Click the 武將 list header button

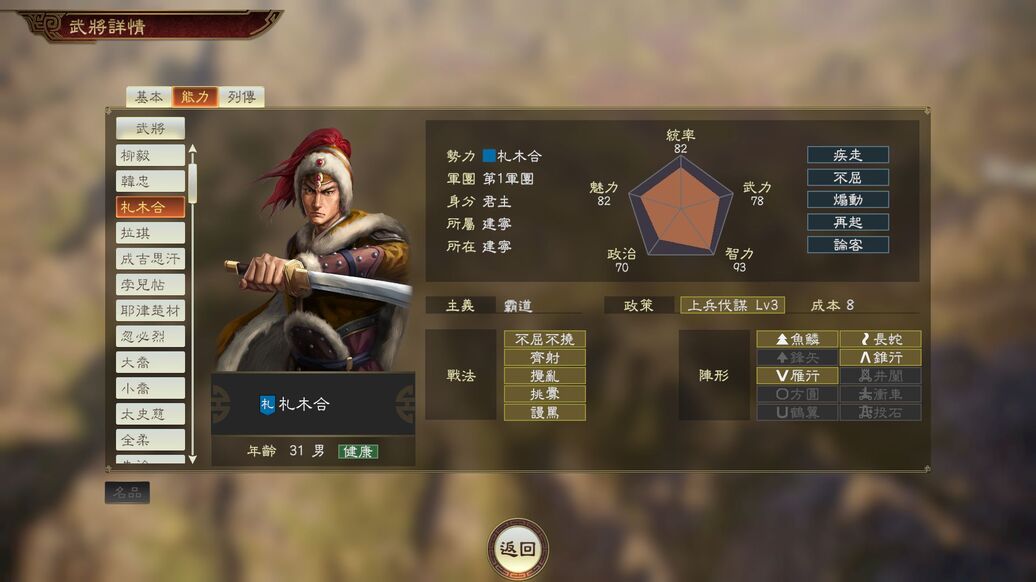point(150,128)
